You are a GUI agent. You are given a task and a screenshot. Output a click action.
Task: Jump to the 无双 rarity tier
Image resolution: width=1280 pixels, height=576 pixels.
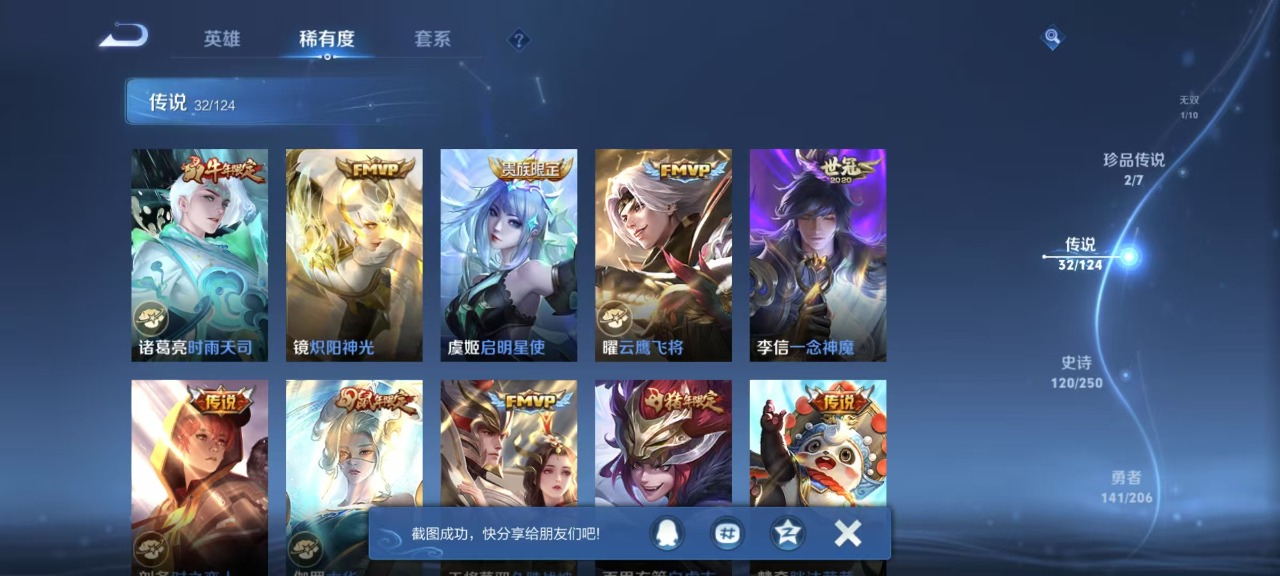1188,106
